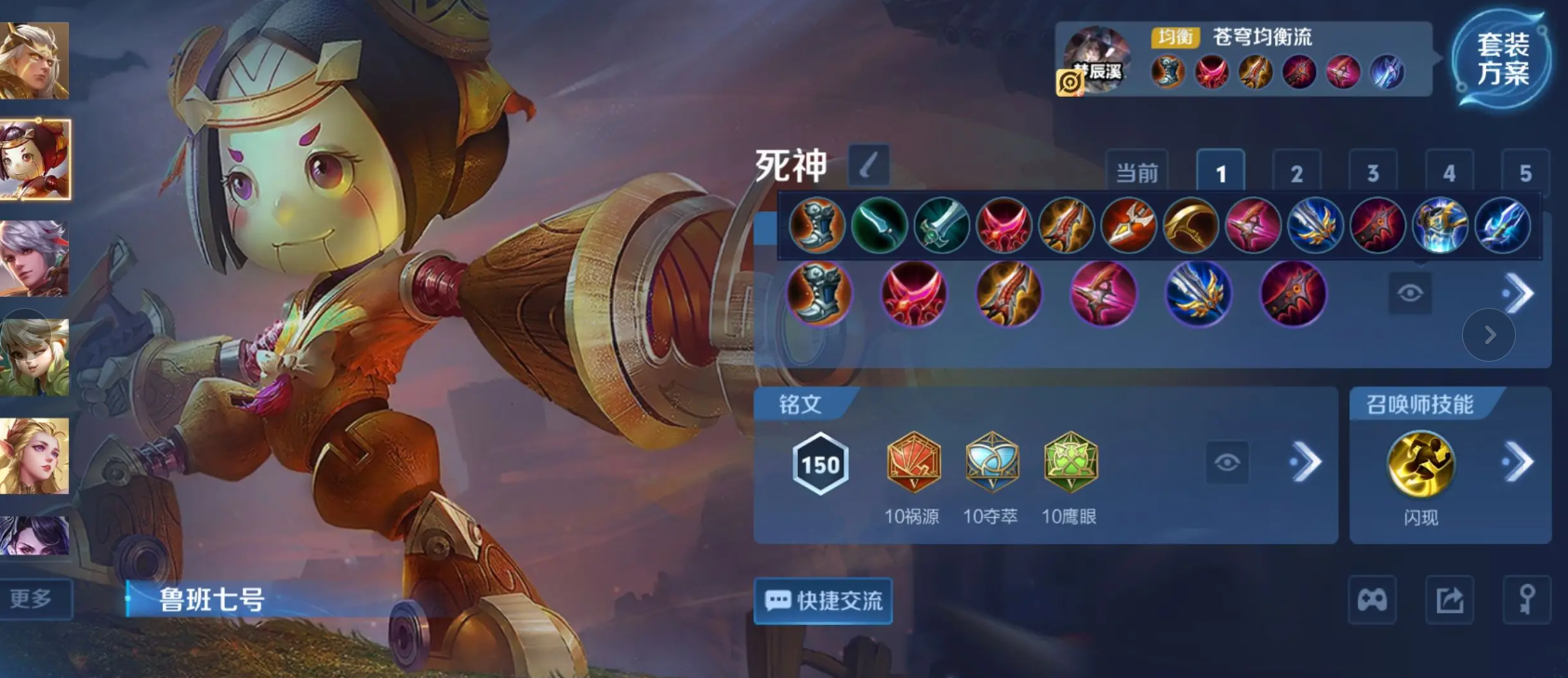Click the 快捷交流 button
This screenshot has width=1568, height=678.
pyautogui.click(x=822, y=600)
